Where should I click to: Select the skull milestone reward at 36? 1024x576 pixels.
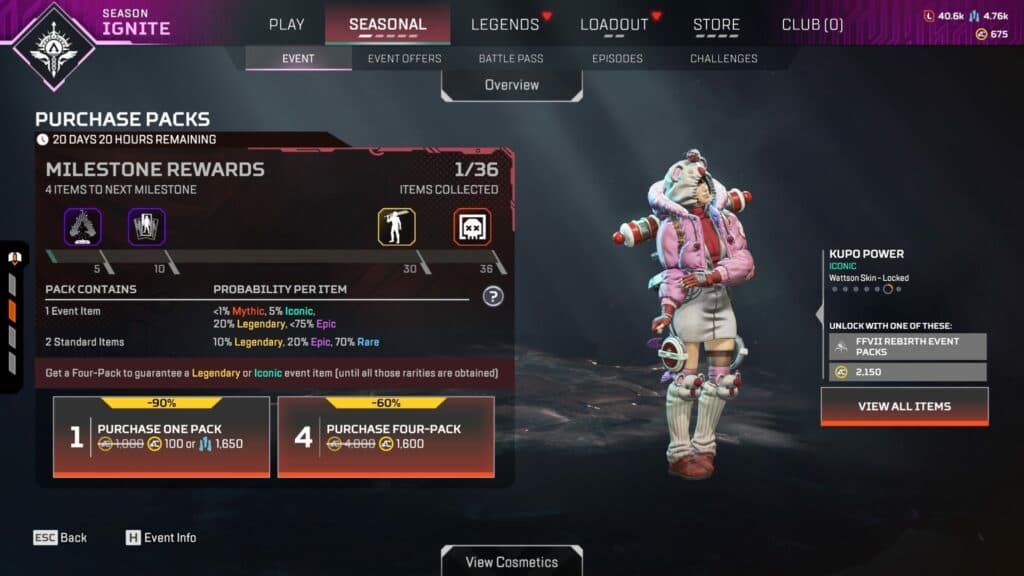coord(472,227)
